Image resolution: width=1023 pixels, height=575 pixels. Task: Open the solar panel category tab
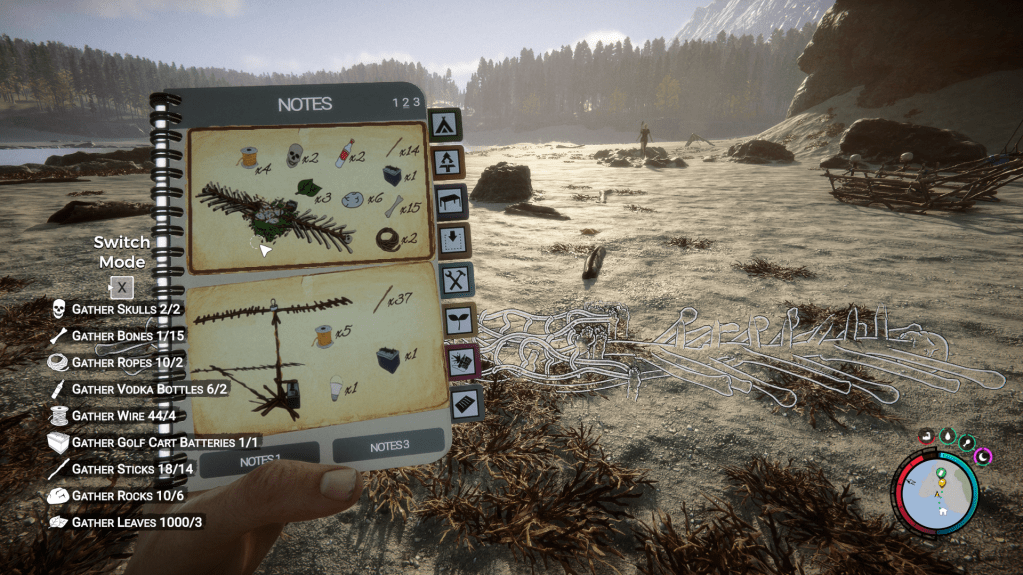pyautogui.click(x=466, y=402)
